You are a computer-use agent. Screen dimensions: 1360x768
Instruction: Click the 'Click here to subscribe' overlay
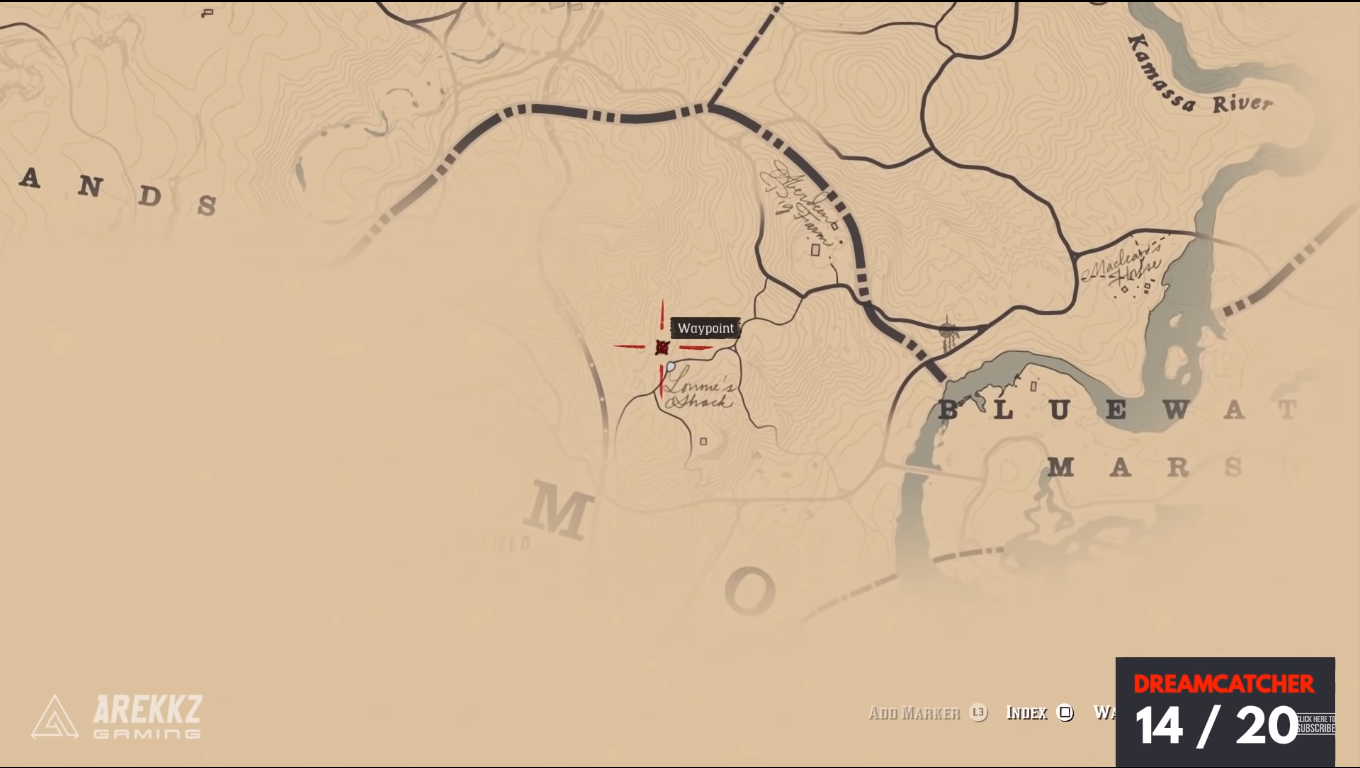click(1315, 724)
